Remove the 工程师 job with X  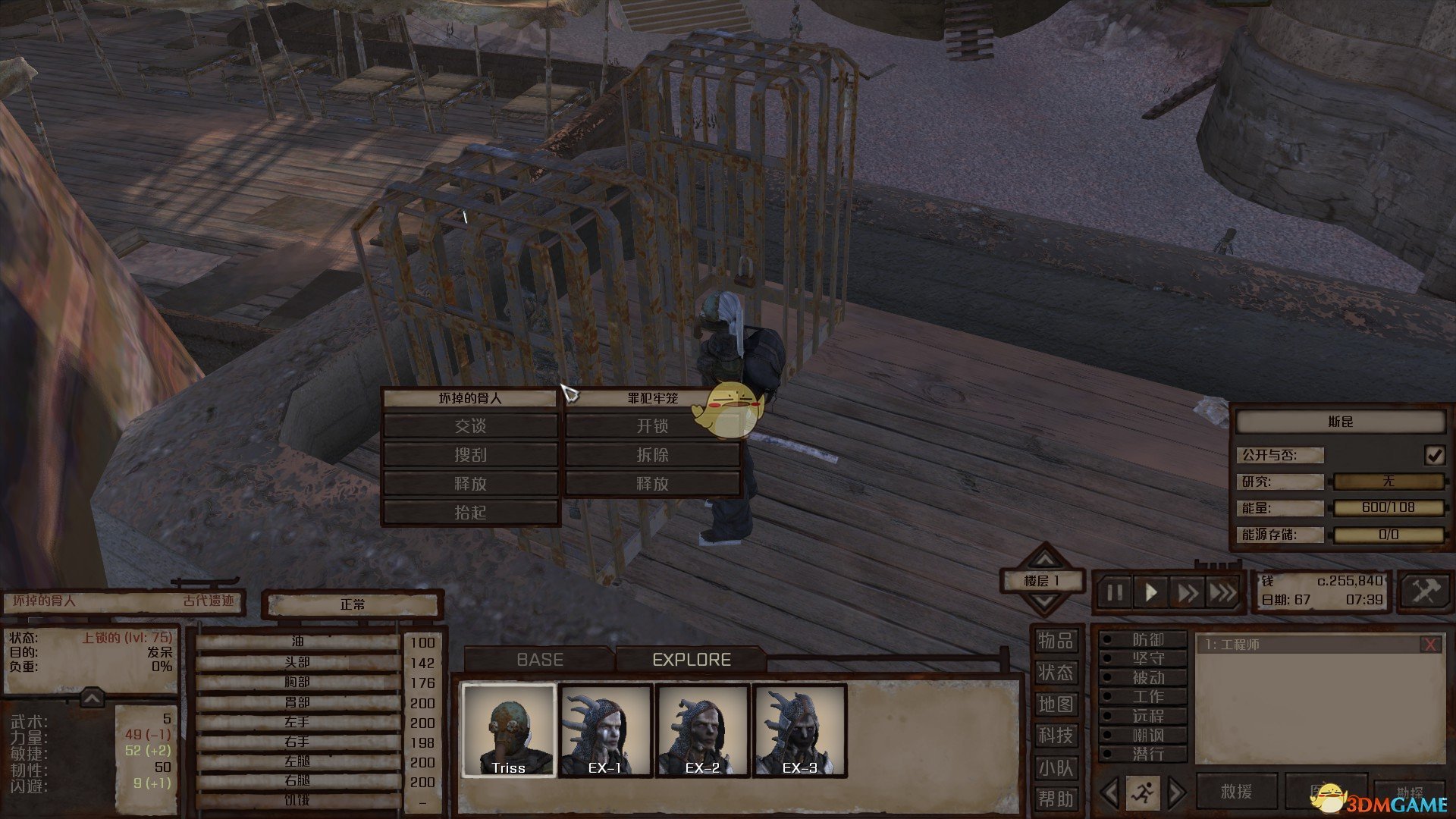point(1430,645)
